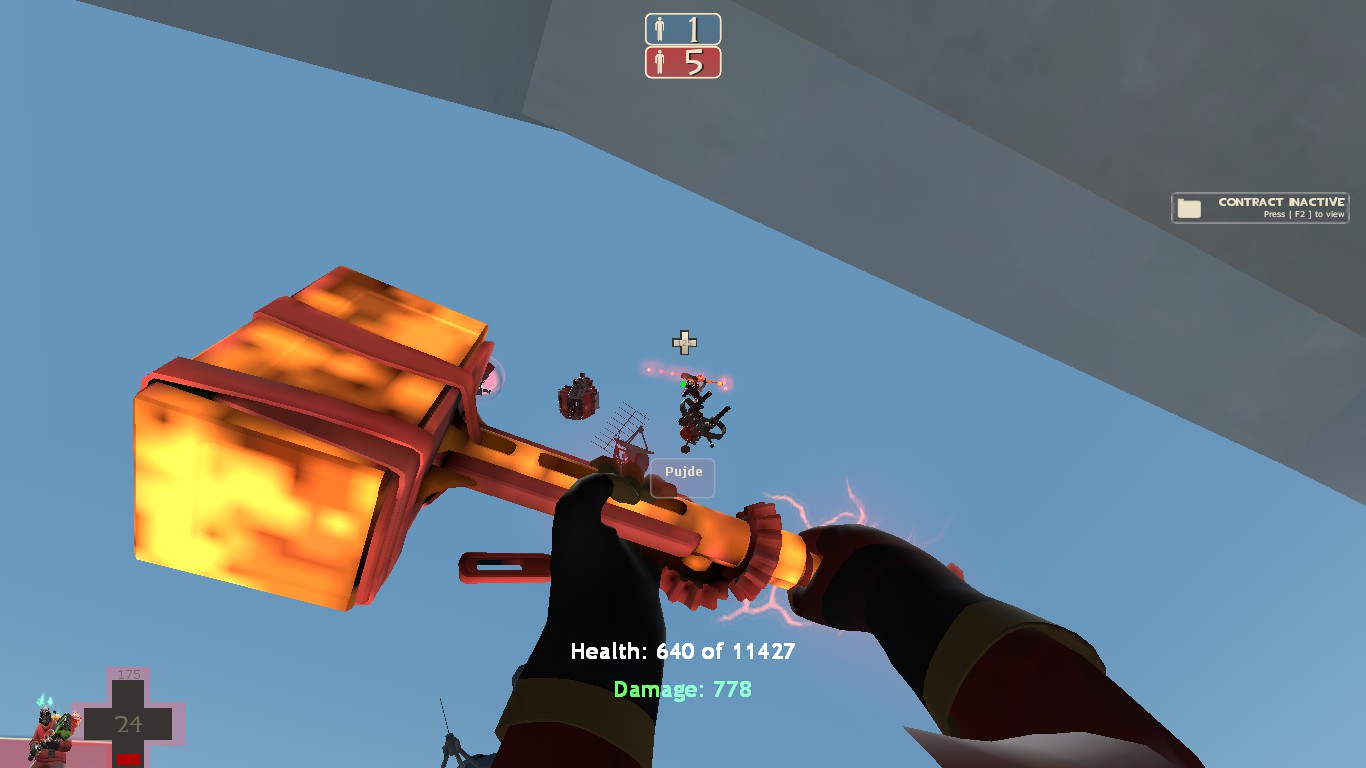Click the person silhouette in the blue panel
Image resolution: width=1366 pixels, height=768 pixels.
click(x=658, y=29)
